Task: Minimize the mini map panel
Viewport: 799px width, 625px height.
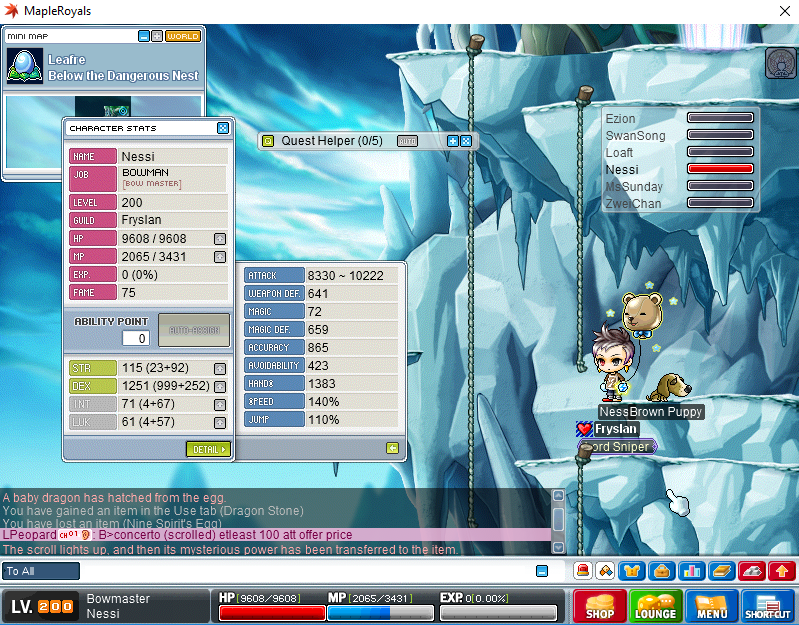Action: coord(143,36)
